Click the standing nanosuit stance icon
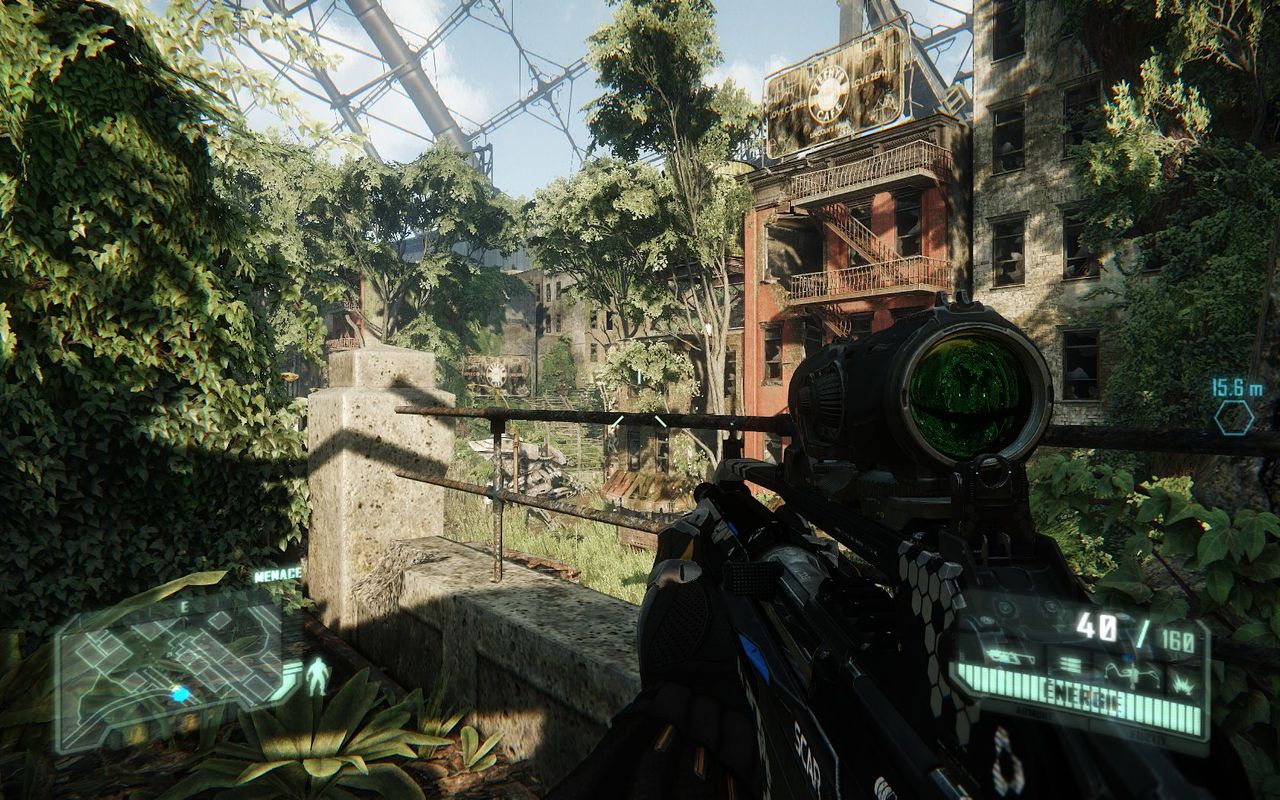 [318, 676]
